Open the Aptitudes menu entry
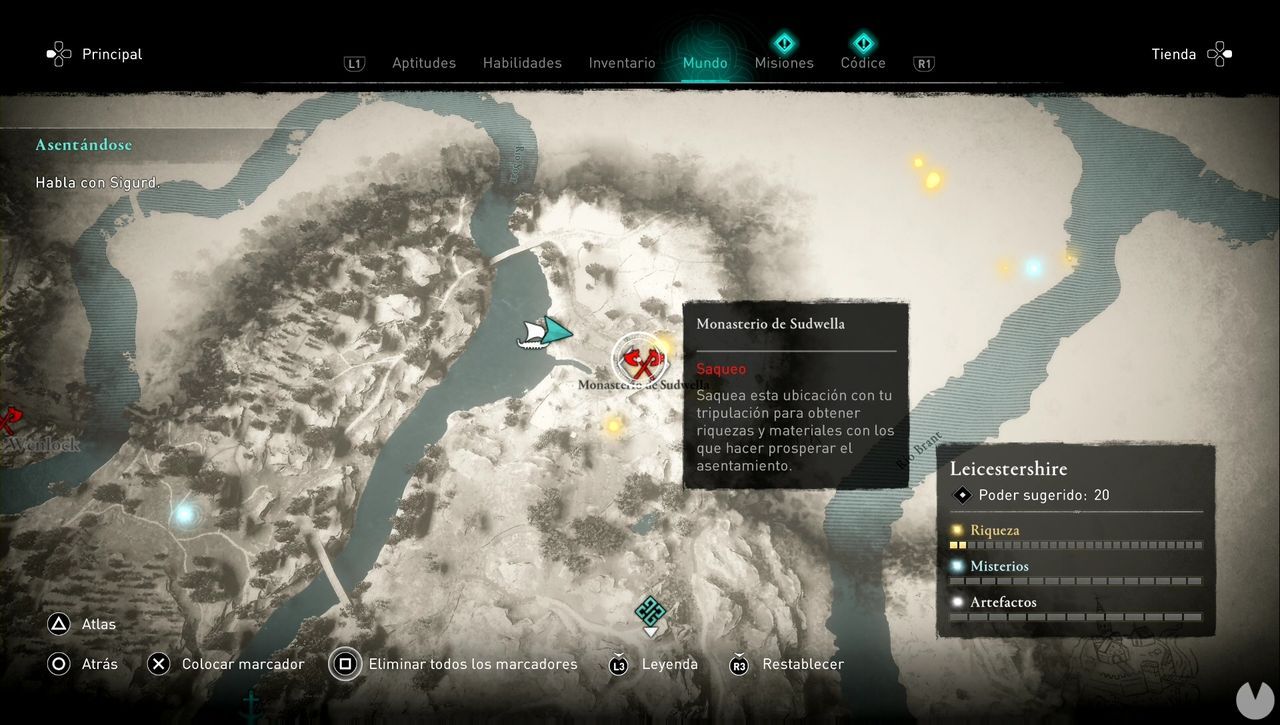1280x725 pixels. point(424,62)
